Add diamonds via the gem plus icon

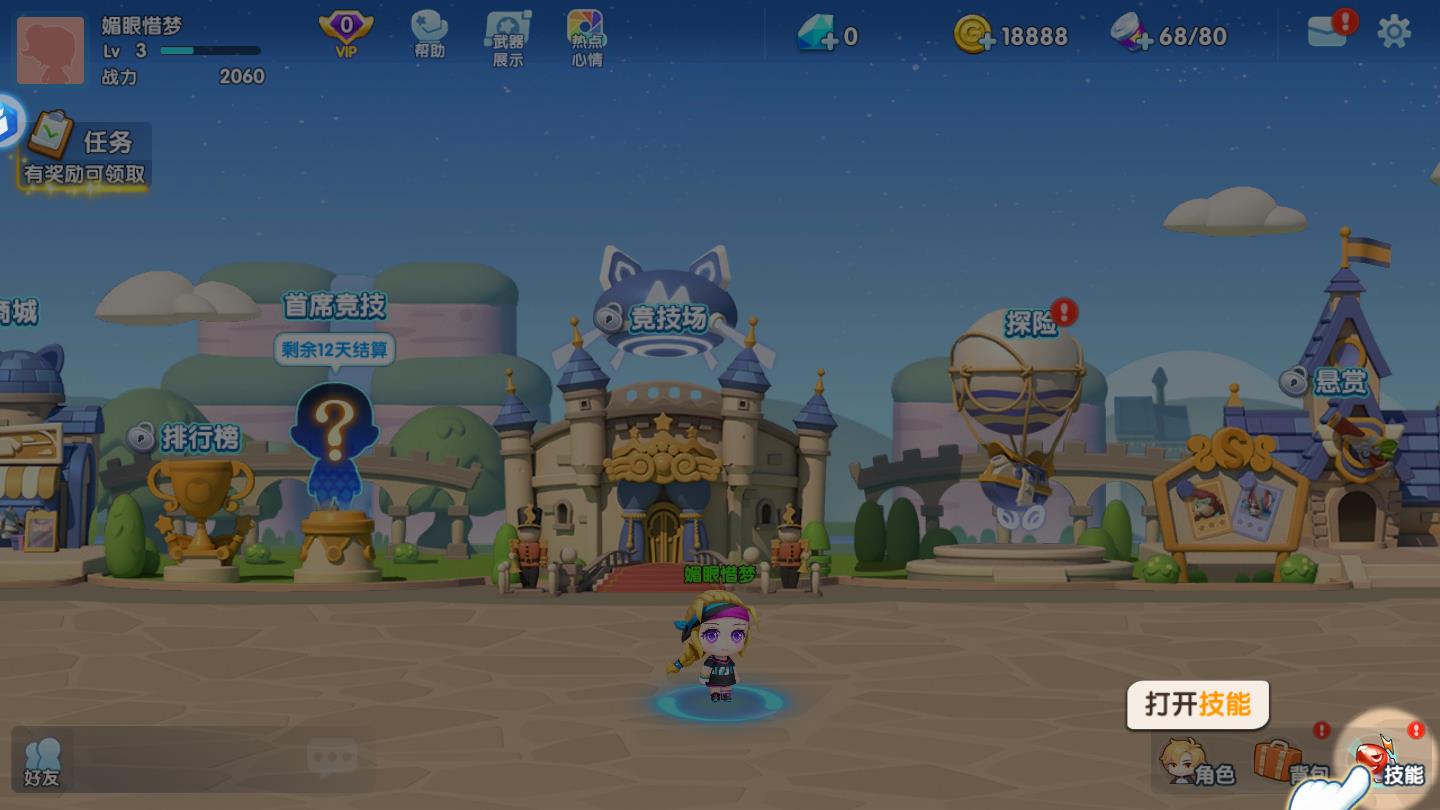819,36
